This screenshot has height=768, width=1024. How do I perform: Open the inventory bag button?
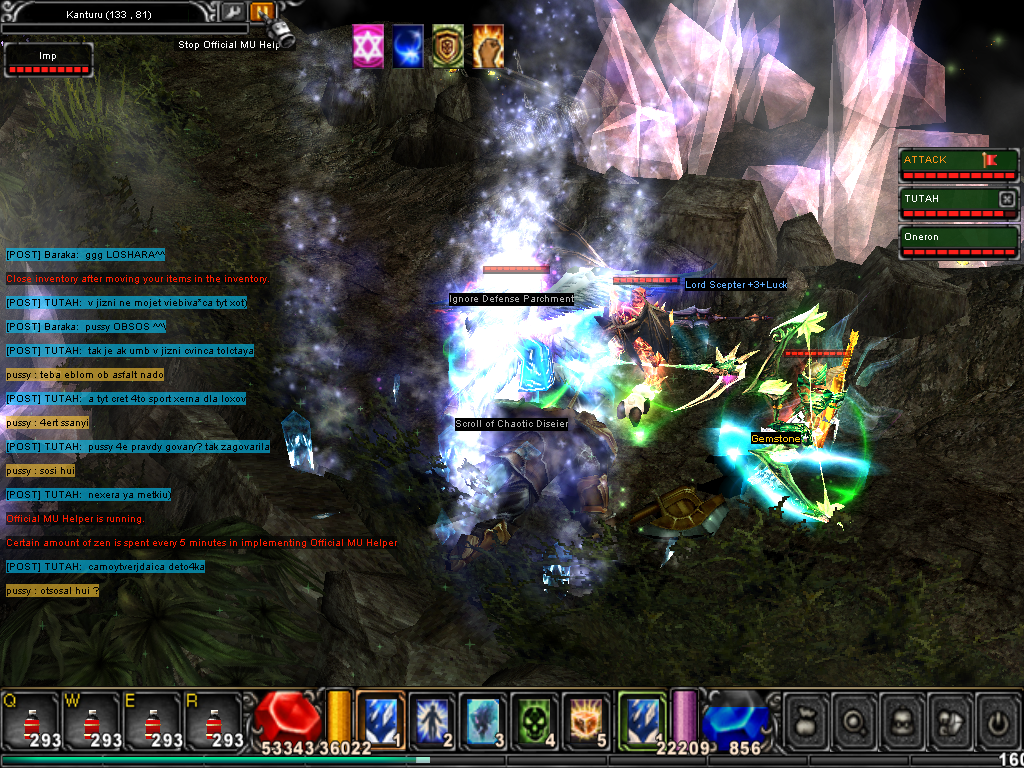(806, 720)
